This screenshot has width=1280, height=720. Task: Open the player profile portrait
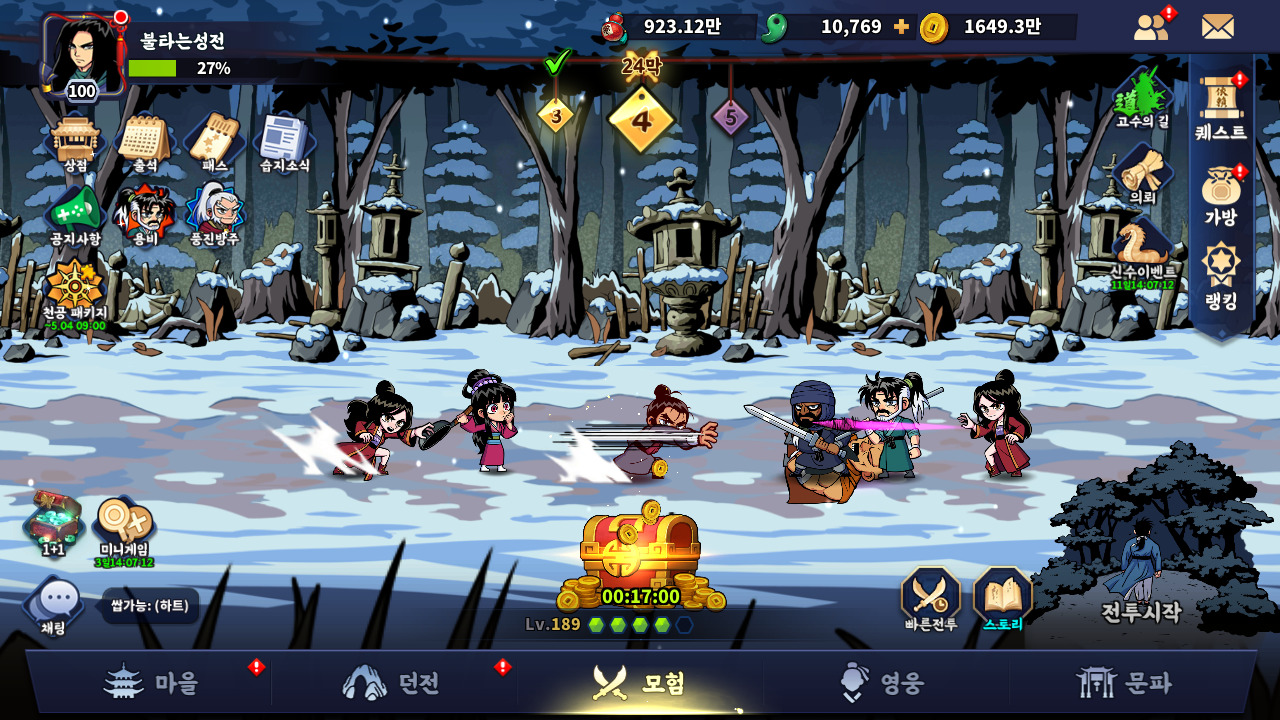click(83, 56)
